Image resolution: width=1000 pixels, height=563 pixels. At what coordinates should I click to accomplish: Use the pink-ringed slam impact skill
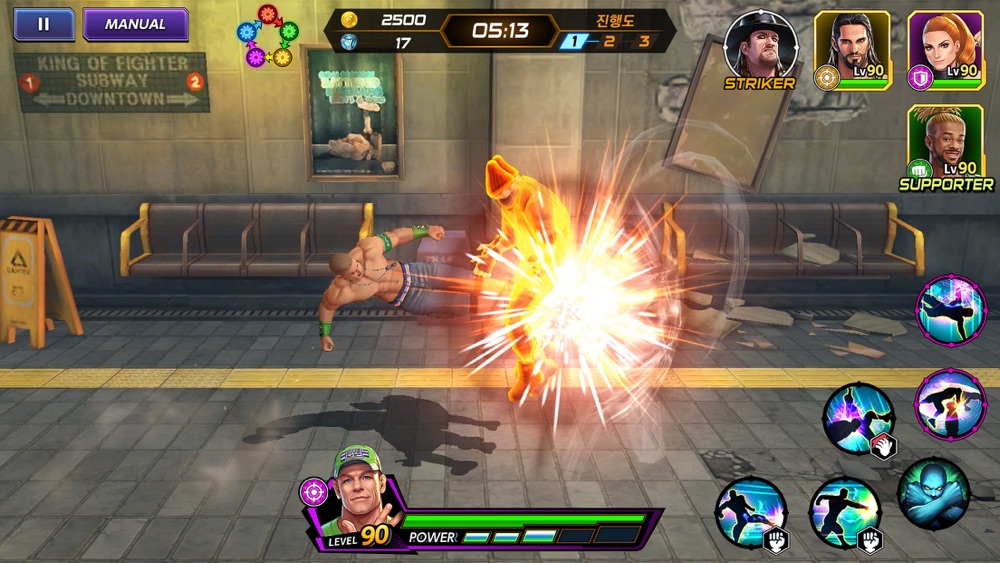tap(951, 403)
